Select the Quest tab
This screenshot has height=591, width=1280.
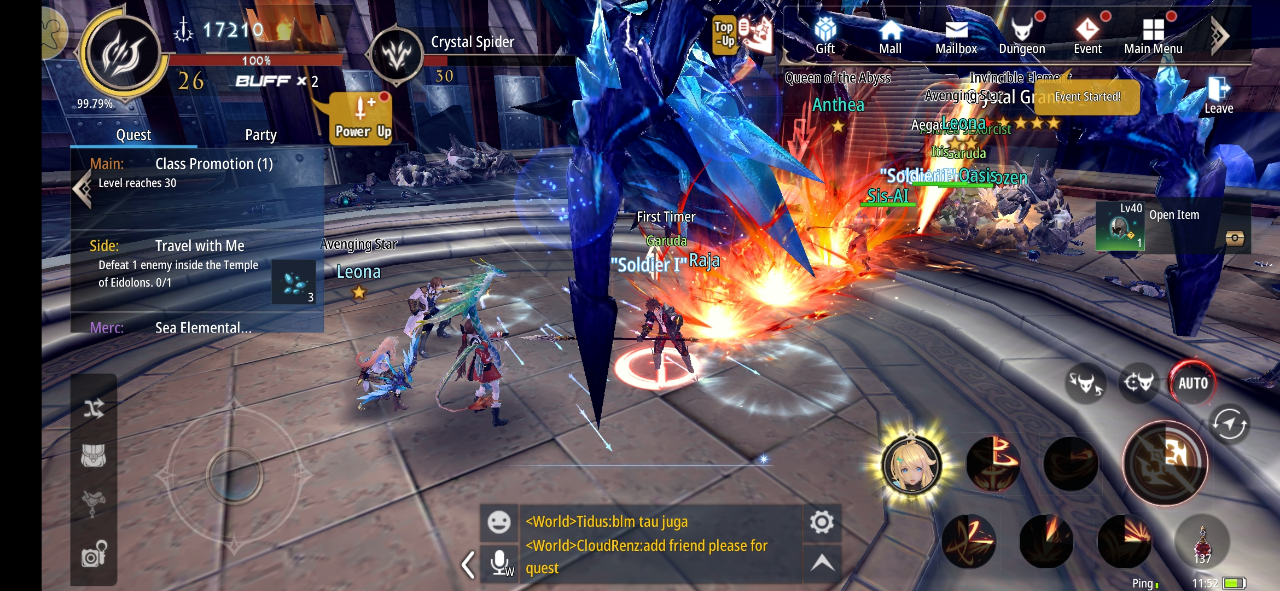(133, 135)
